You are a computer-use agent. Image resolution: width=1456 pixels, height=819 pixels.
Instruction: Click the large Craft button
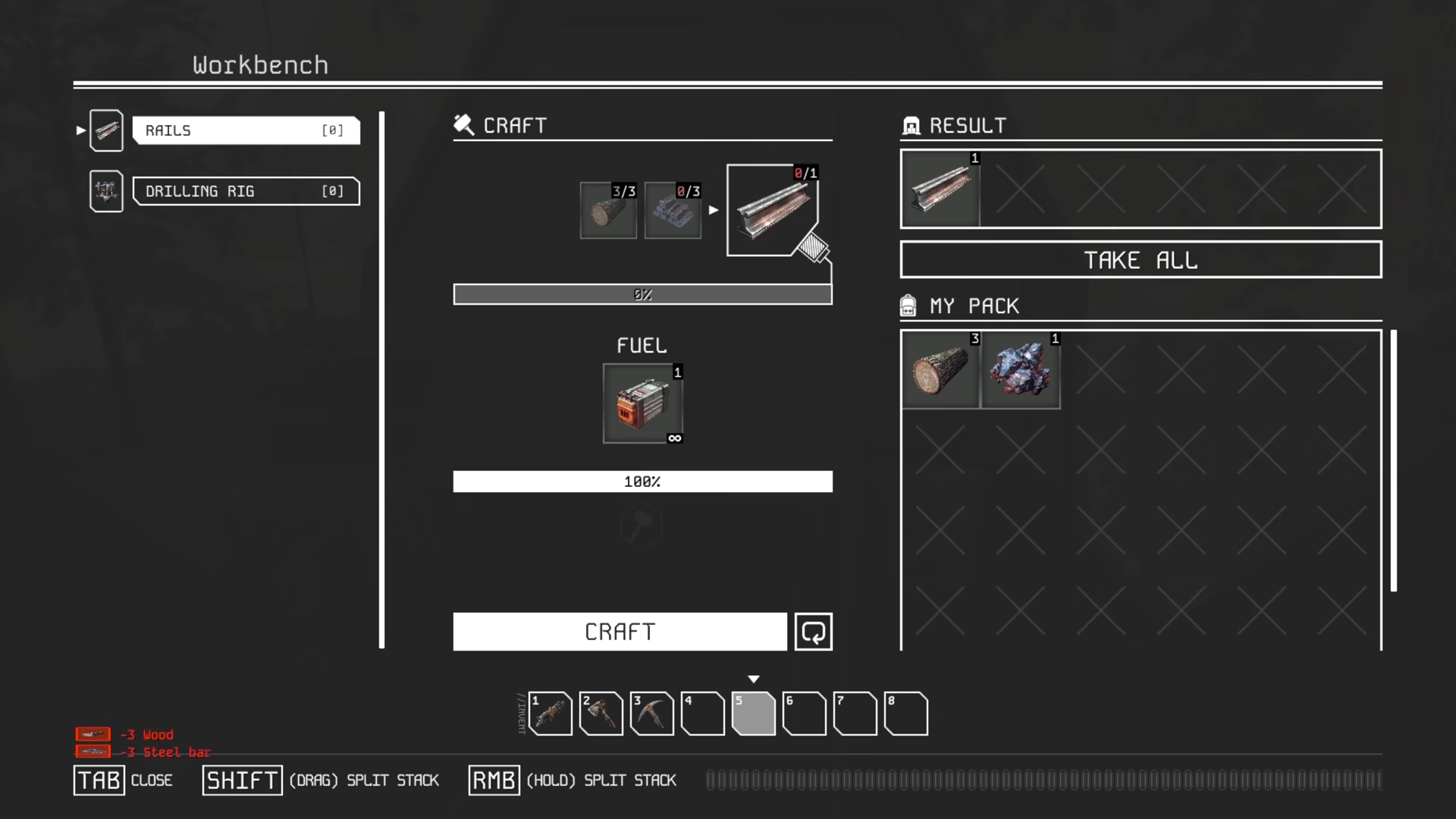(620, 632)
